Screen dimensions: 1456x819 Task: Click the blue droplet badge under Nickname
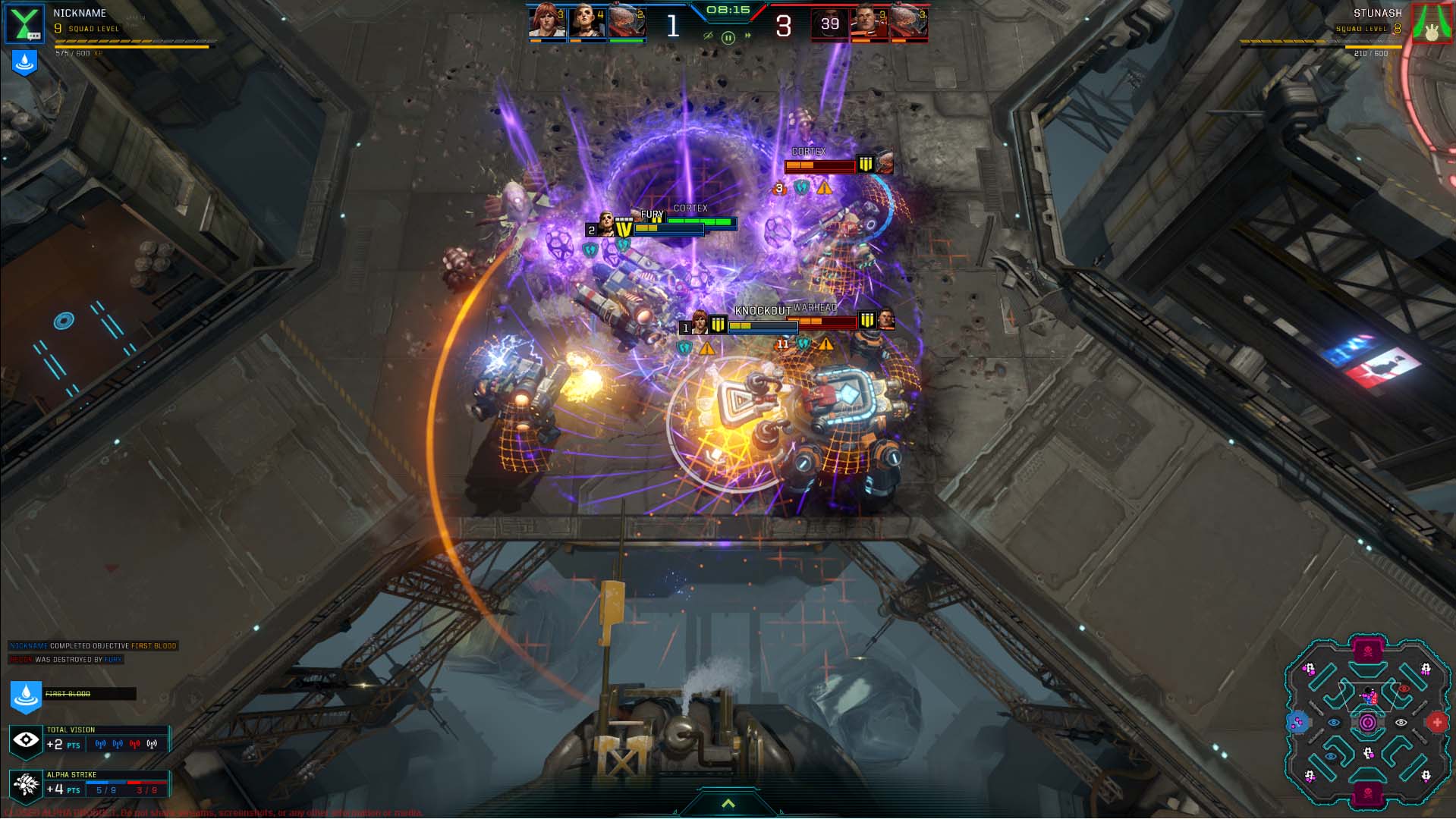coord(24,63)
